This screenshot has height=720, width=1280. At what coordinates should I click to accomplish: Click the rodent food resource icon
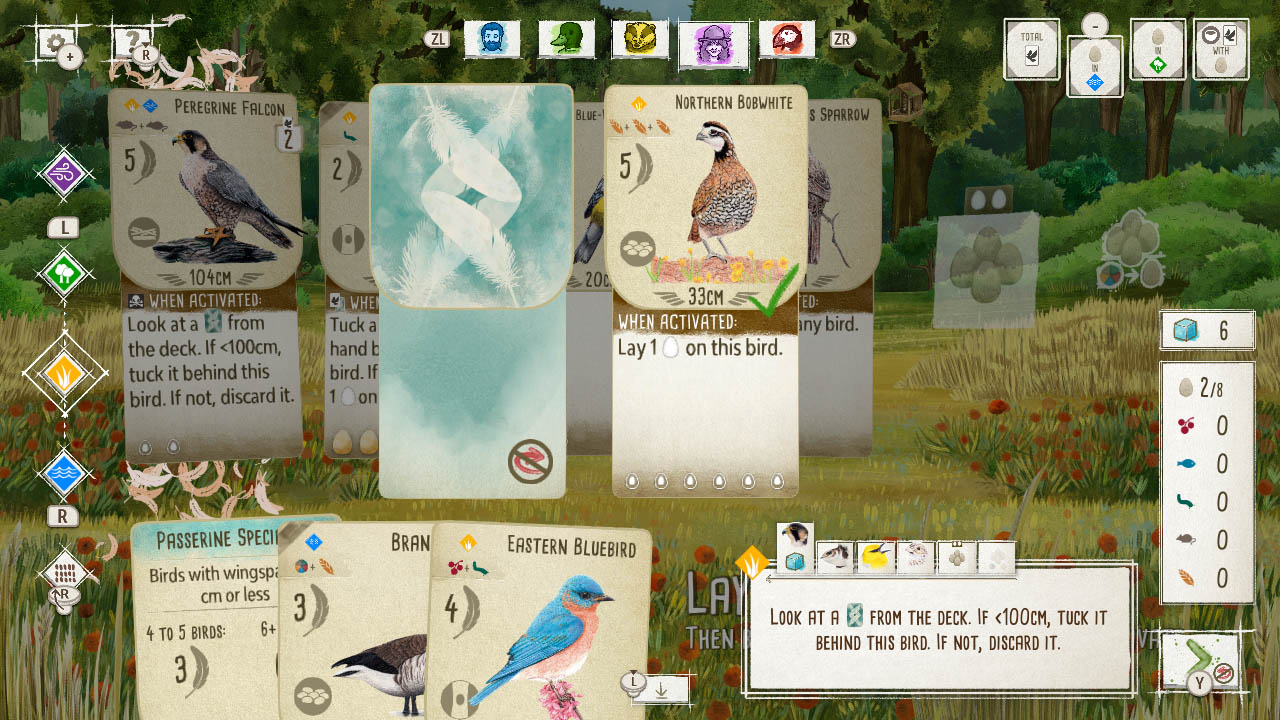tap(1185, 540)
